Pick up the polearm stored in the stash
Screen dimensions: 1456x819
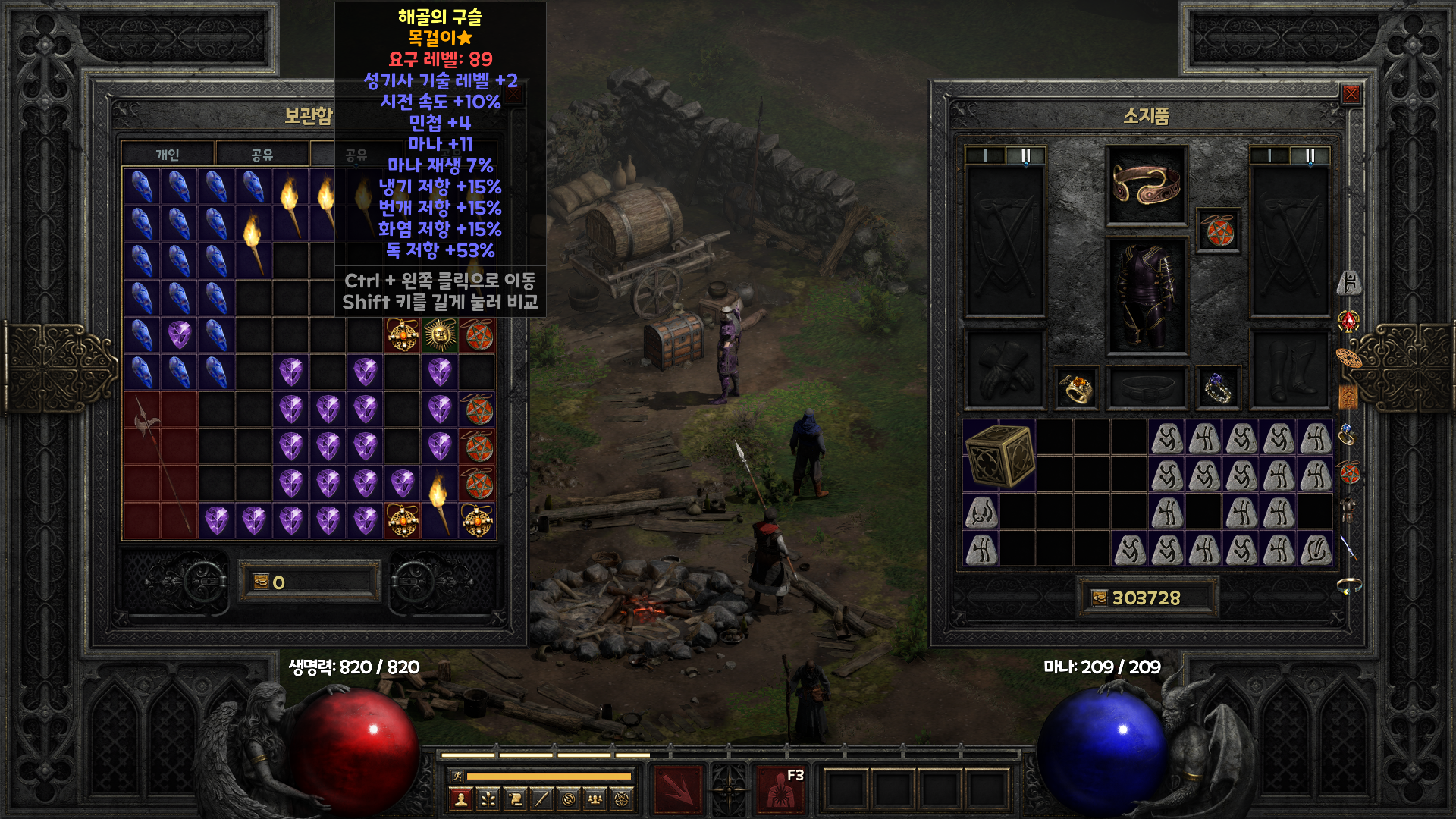160,464
